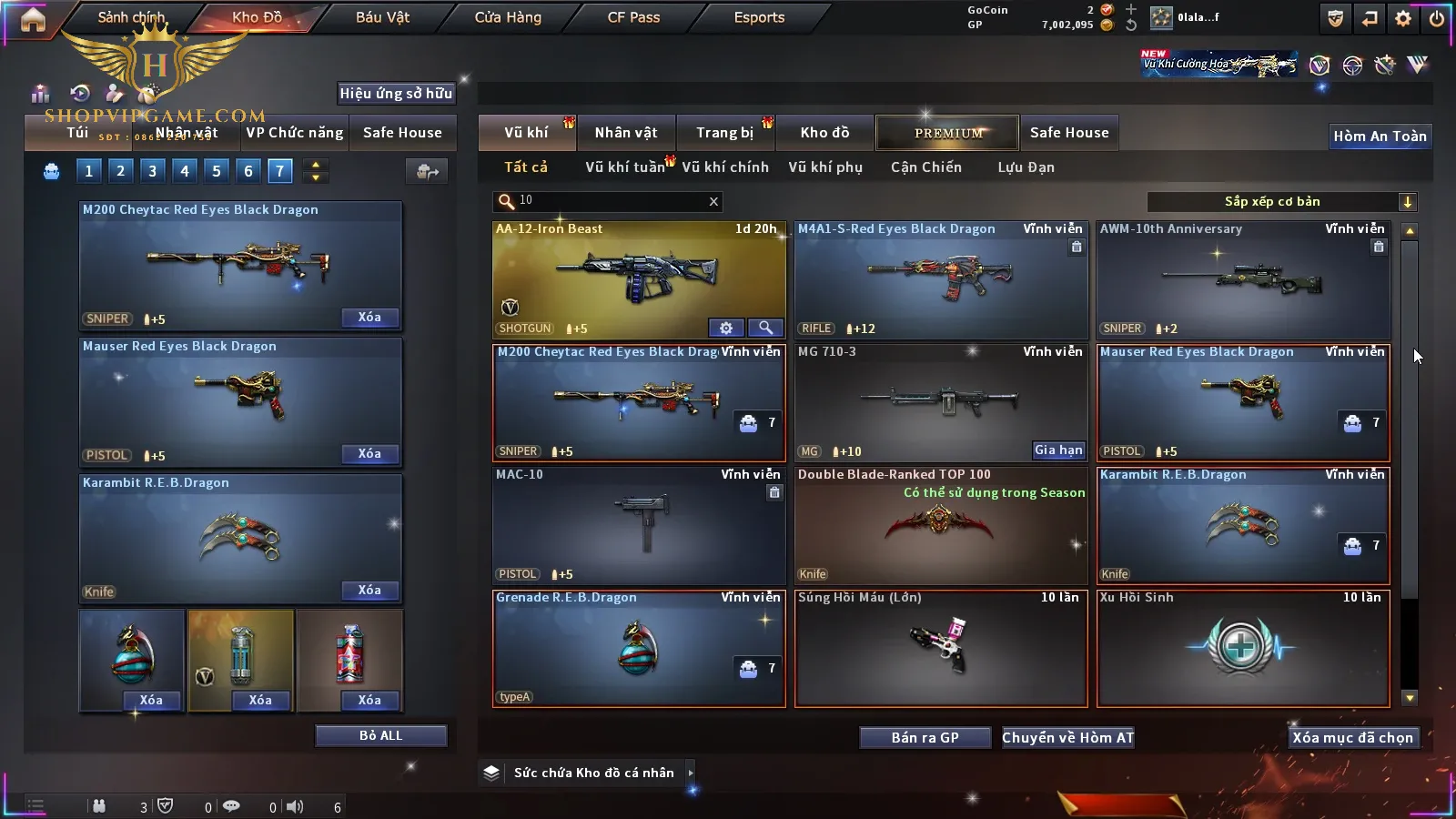Click the Bỏ ALL button
The height and width of the screenshot is (819, 1456).
click(x=380, y=736)
